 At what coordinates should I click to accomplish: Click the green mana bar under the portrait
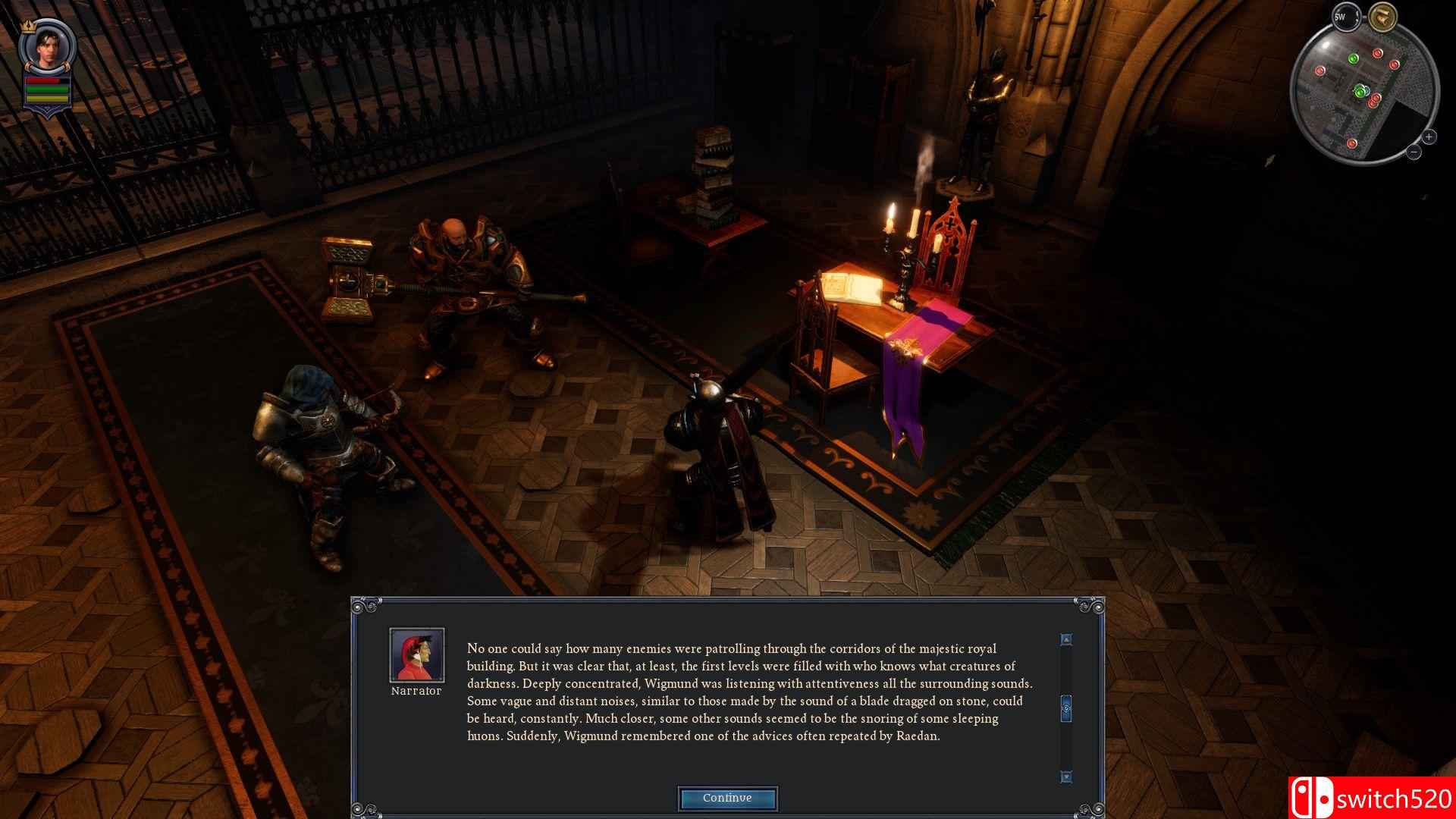tap(45, 89)
